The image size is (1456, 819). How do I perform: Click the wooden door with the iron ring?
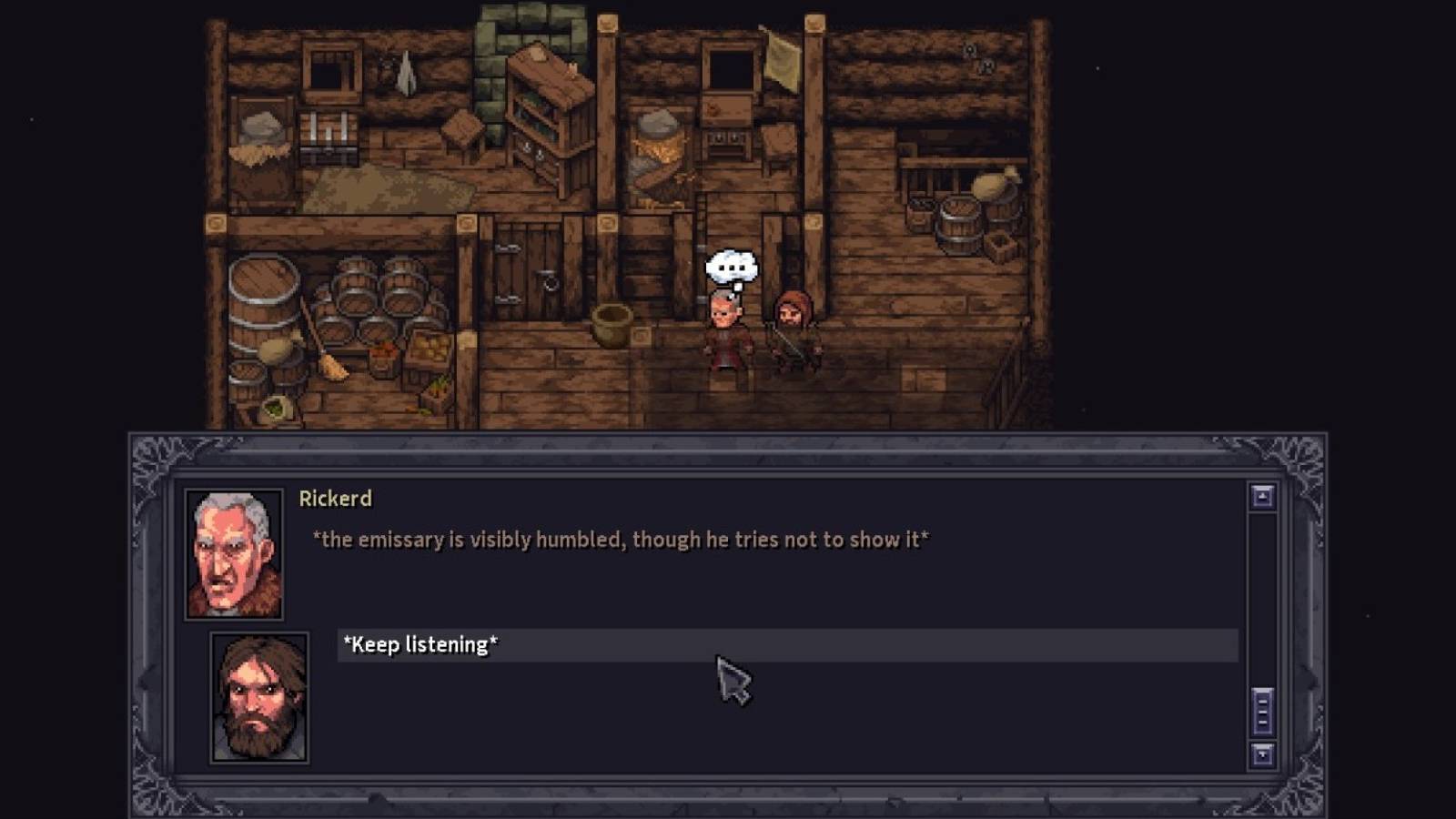pos(526,273)
